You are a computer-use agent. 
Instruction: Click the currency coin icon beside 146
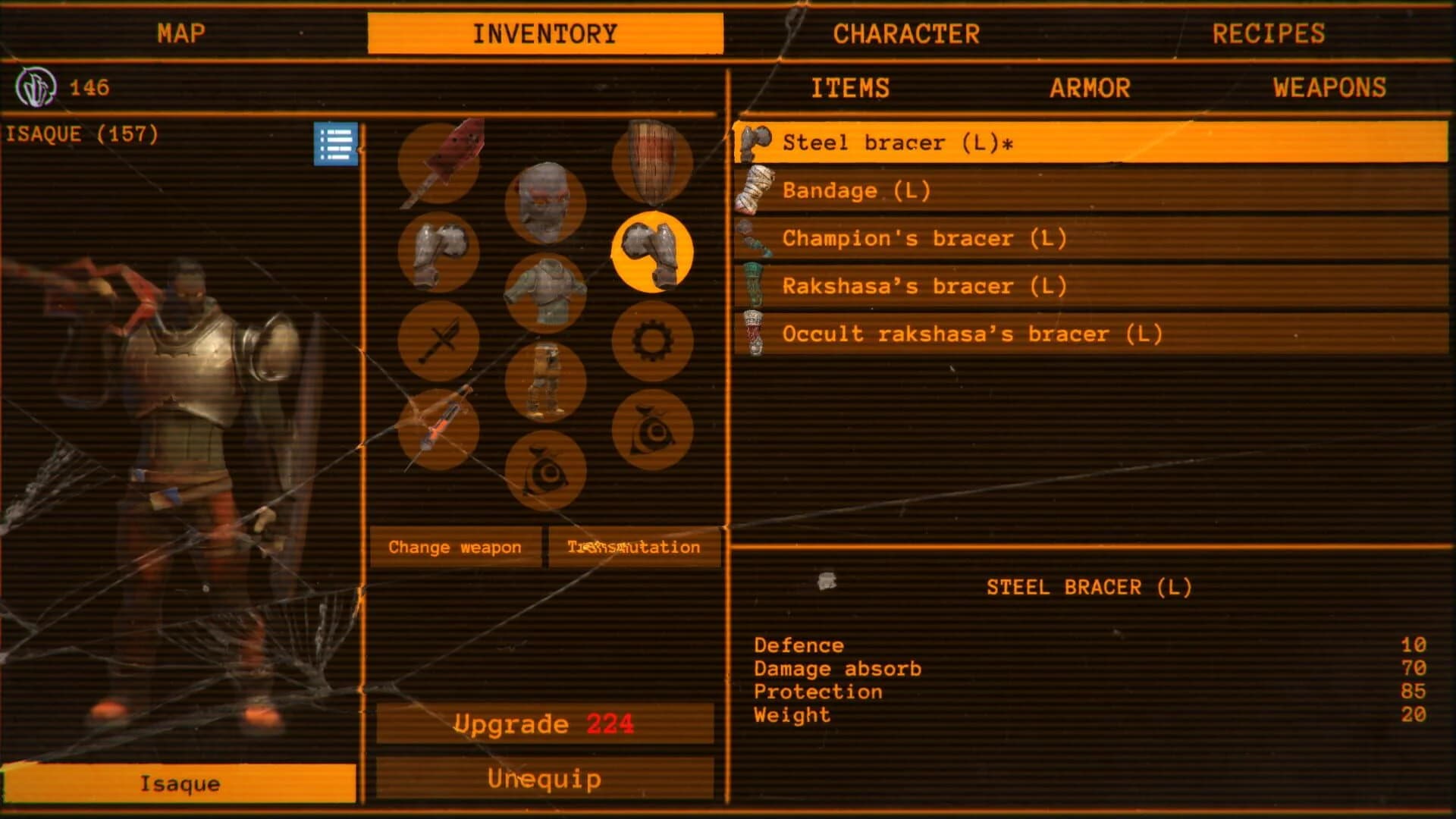point(36,86)
